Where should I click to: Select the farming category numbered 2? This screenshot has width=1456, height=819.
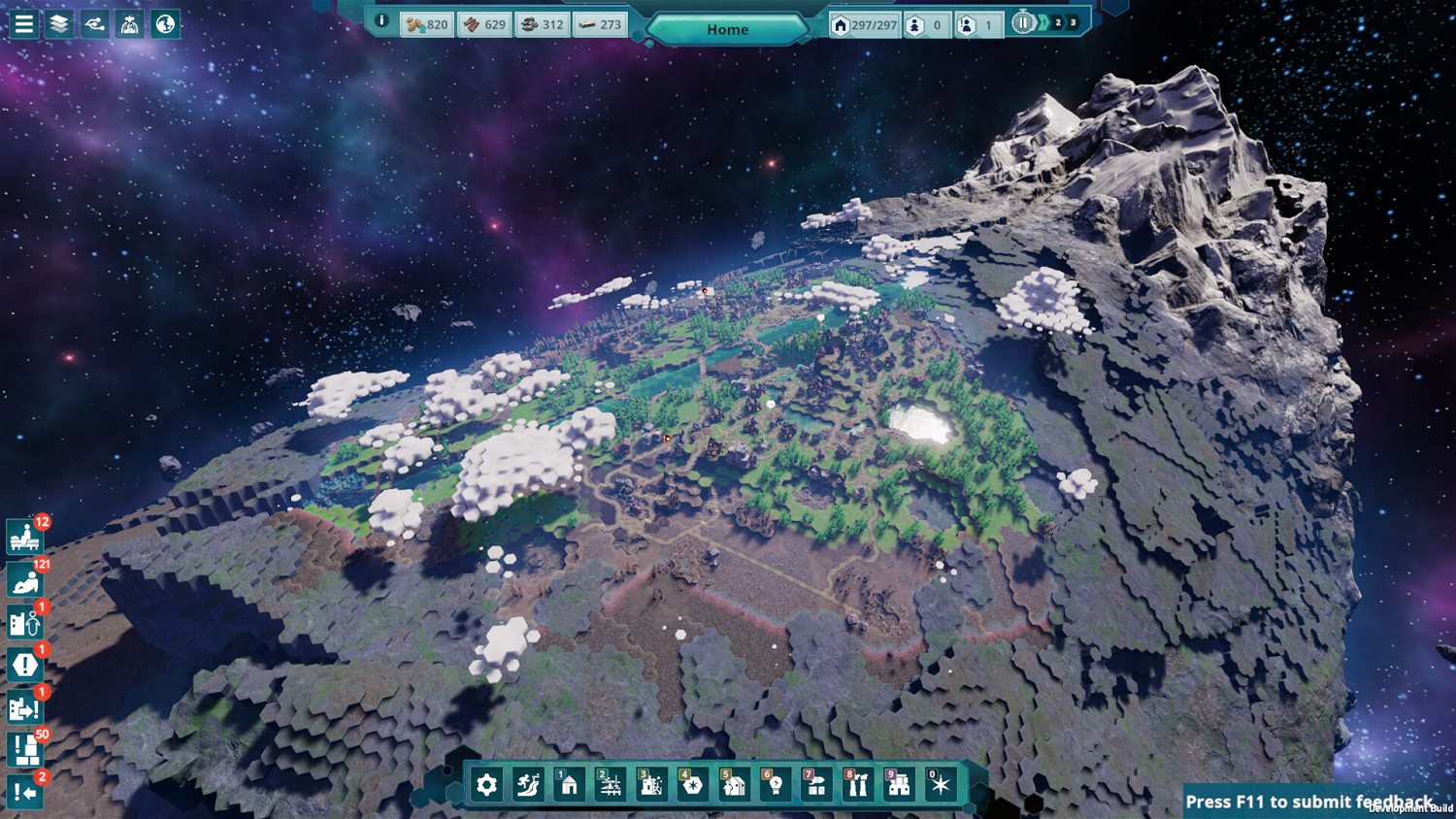609,785
